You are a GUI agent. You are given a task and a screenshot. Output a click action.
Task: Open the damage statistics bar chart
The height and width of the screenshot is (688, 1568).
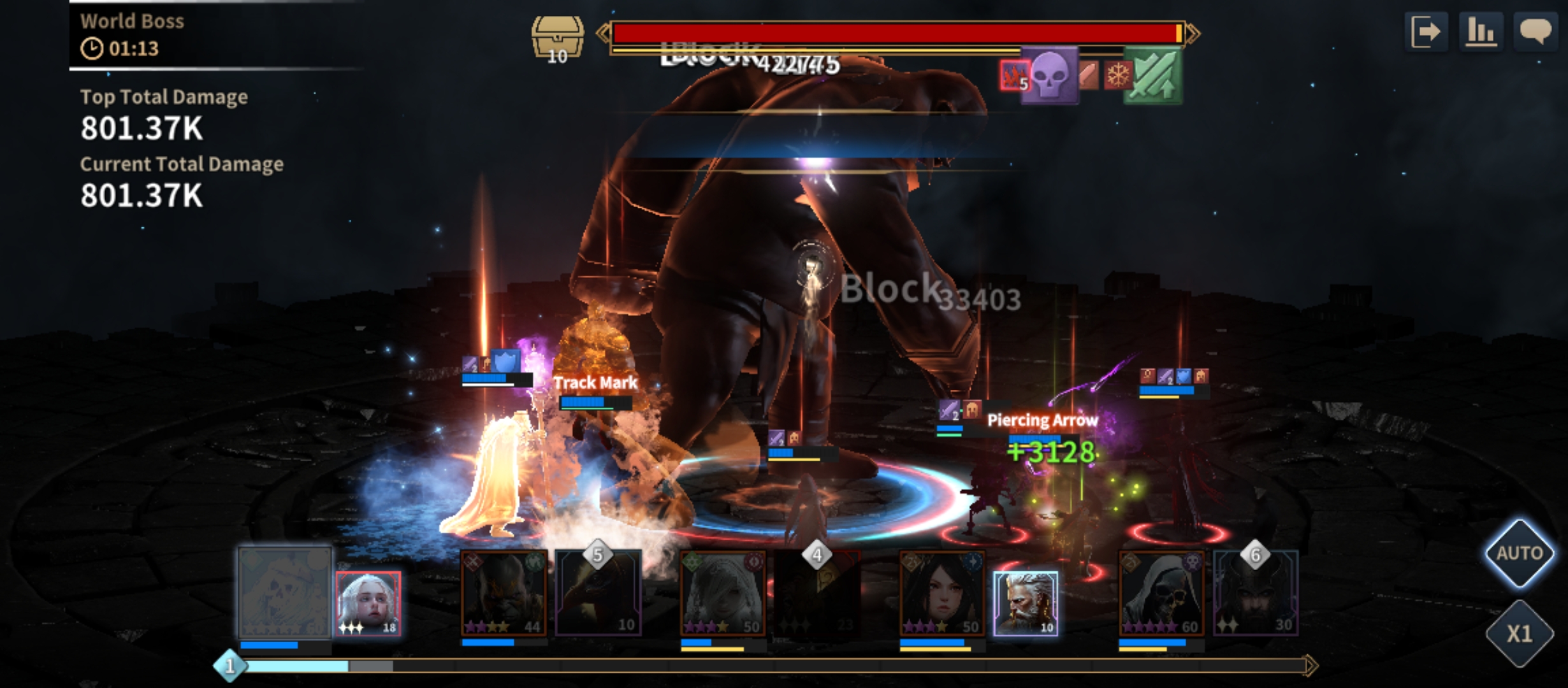(x=1481, y=31)
